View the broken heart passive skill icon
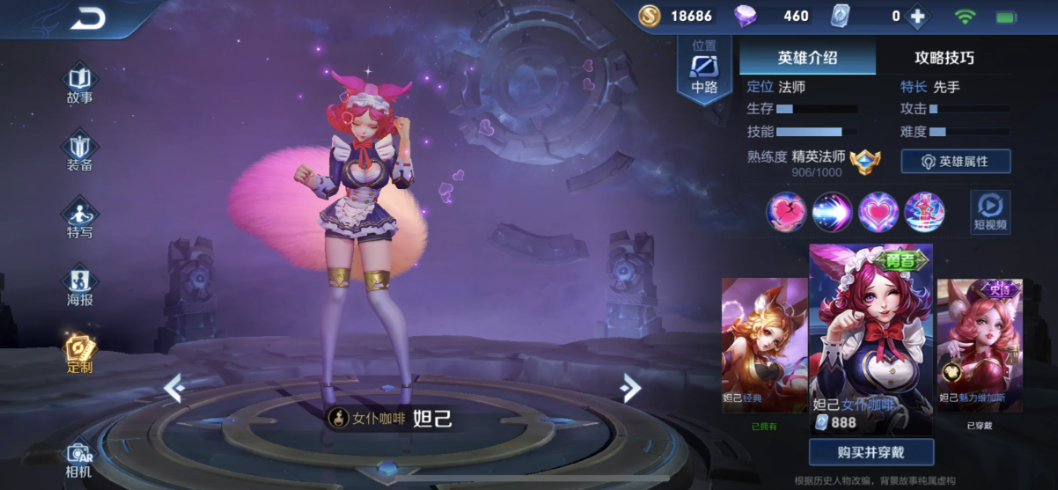This screenshot has width=1058, height=490. (x=786, y=212)
